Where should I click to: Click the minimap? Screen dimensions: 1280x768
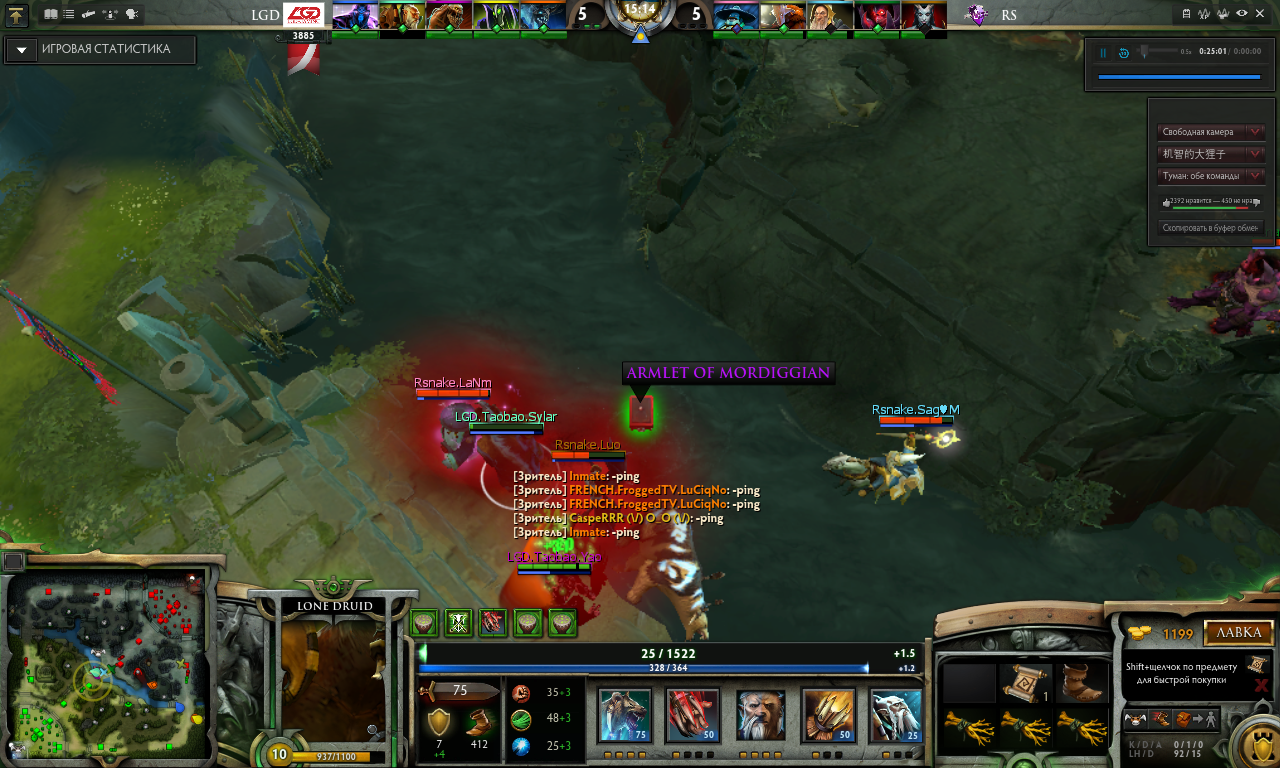coord(105,665)
